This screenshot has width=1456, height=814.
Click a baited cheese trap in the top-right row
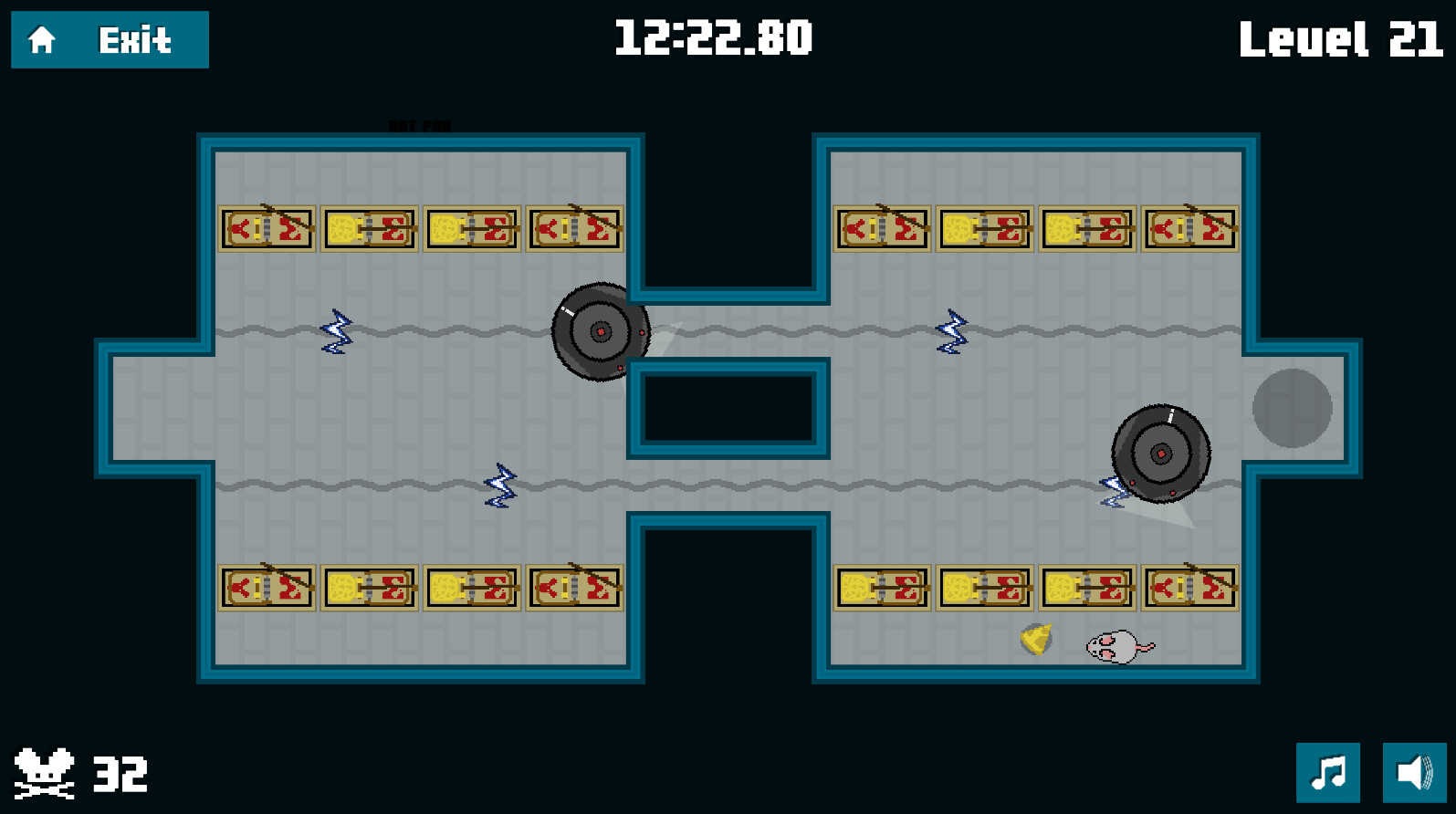click(985, 227)
